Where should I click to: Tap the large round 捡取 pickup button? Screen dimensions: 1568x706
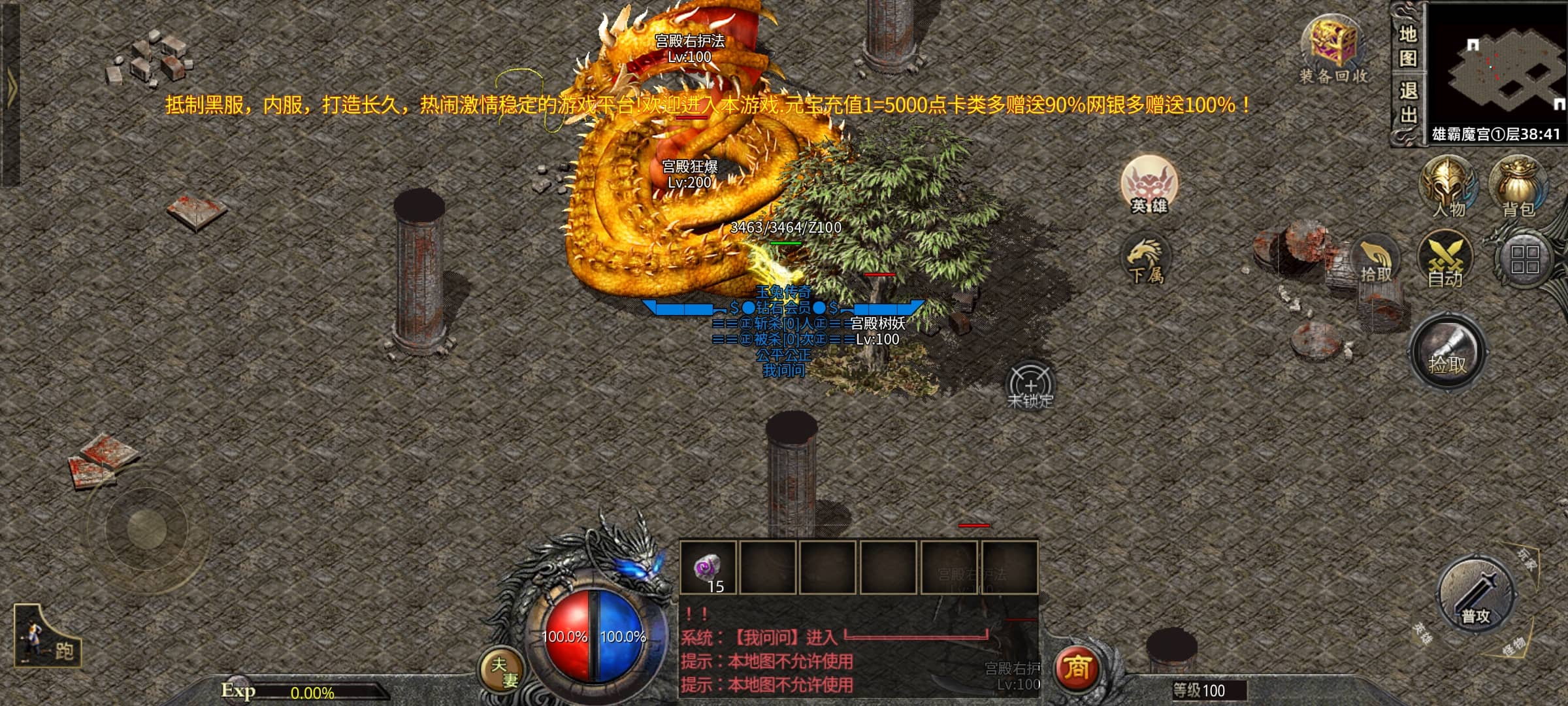[x=1448, y=353]
